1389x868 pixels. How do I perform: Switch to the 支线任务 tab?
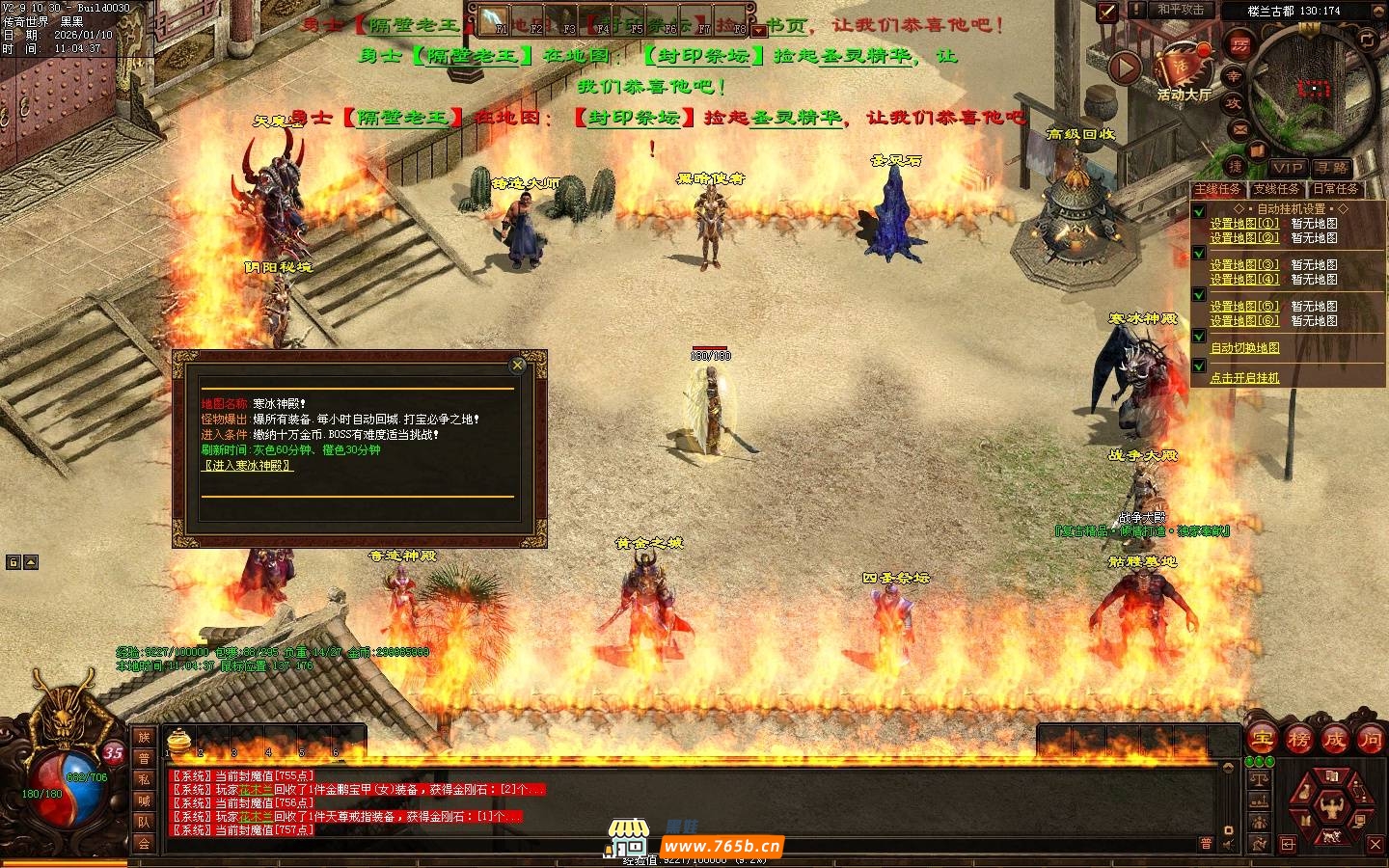click(1275, 189)
